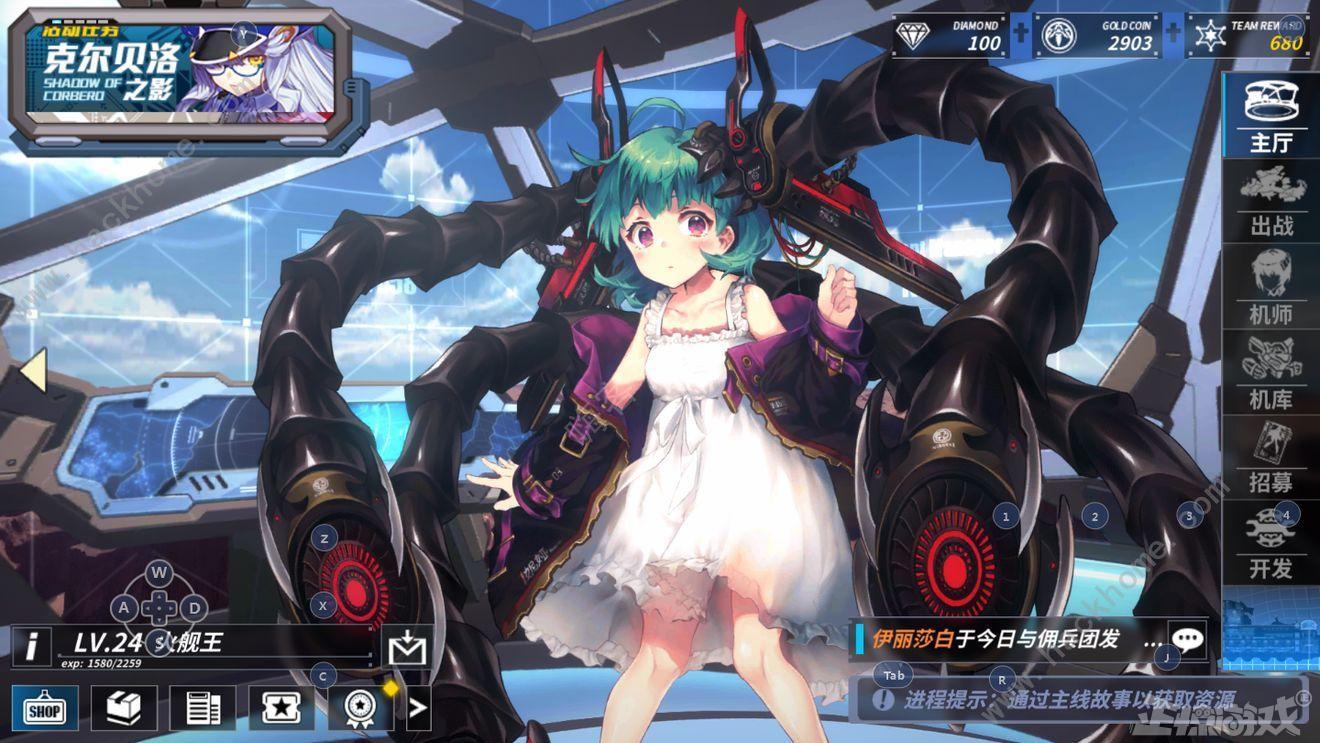Switch to the 主厅 main hall tab
1320x743 pixels.
(x=1271, y=116)
